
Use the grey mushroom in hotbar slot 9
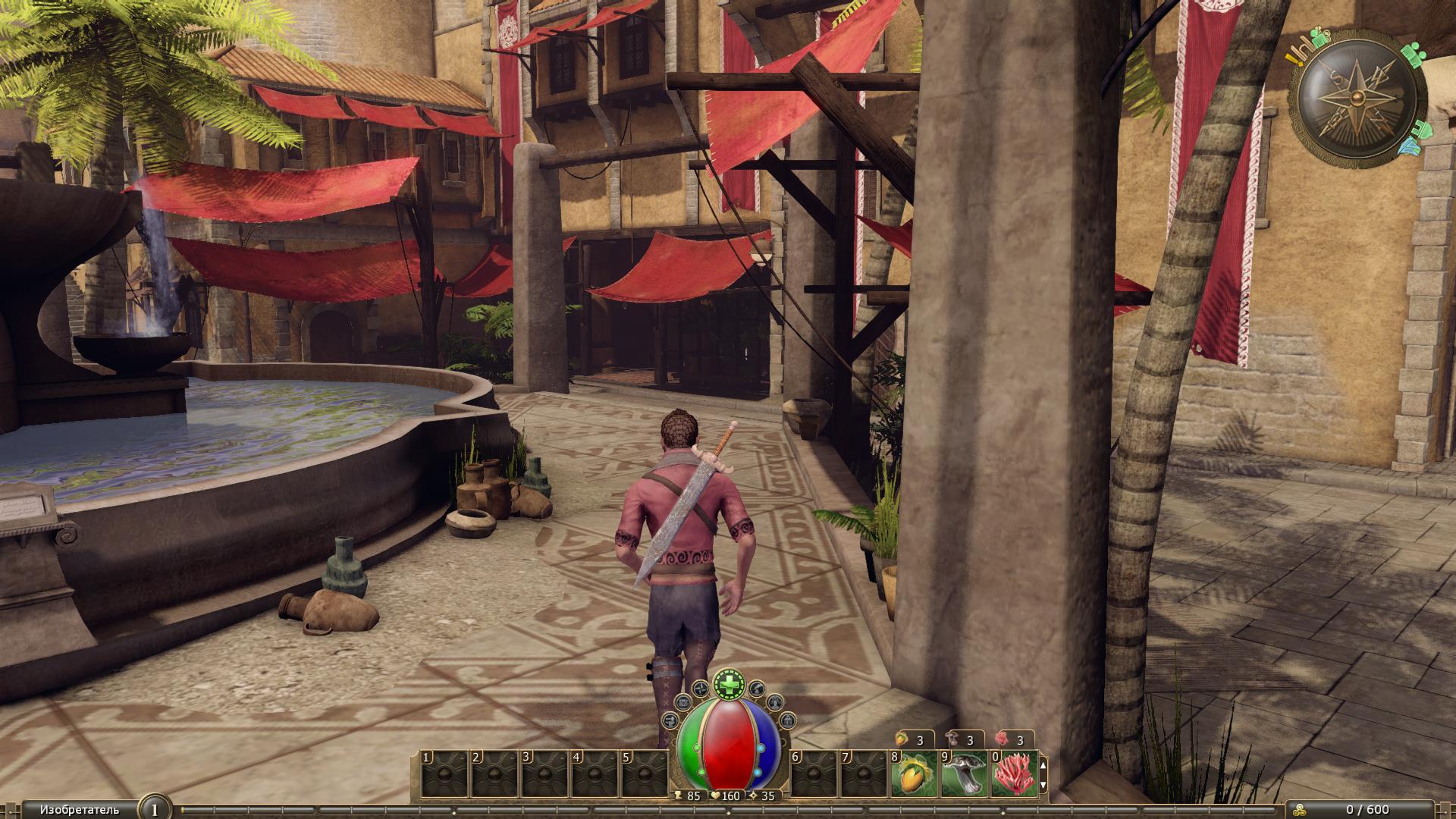964,774
